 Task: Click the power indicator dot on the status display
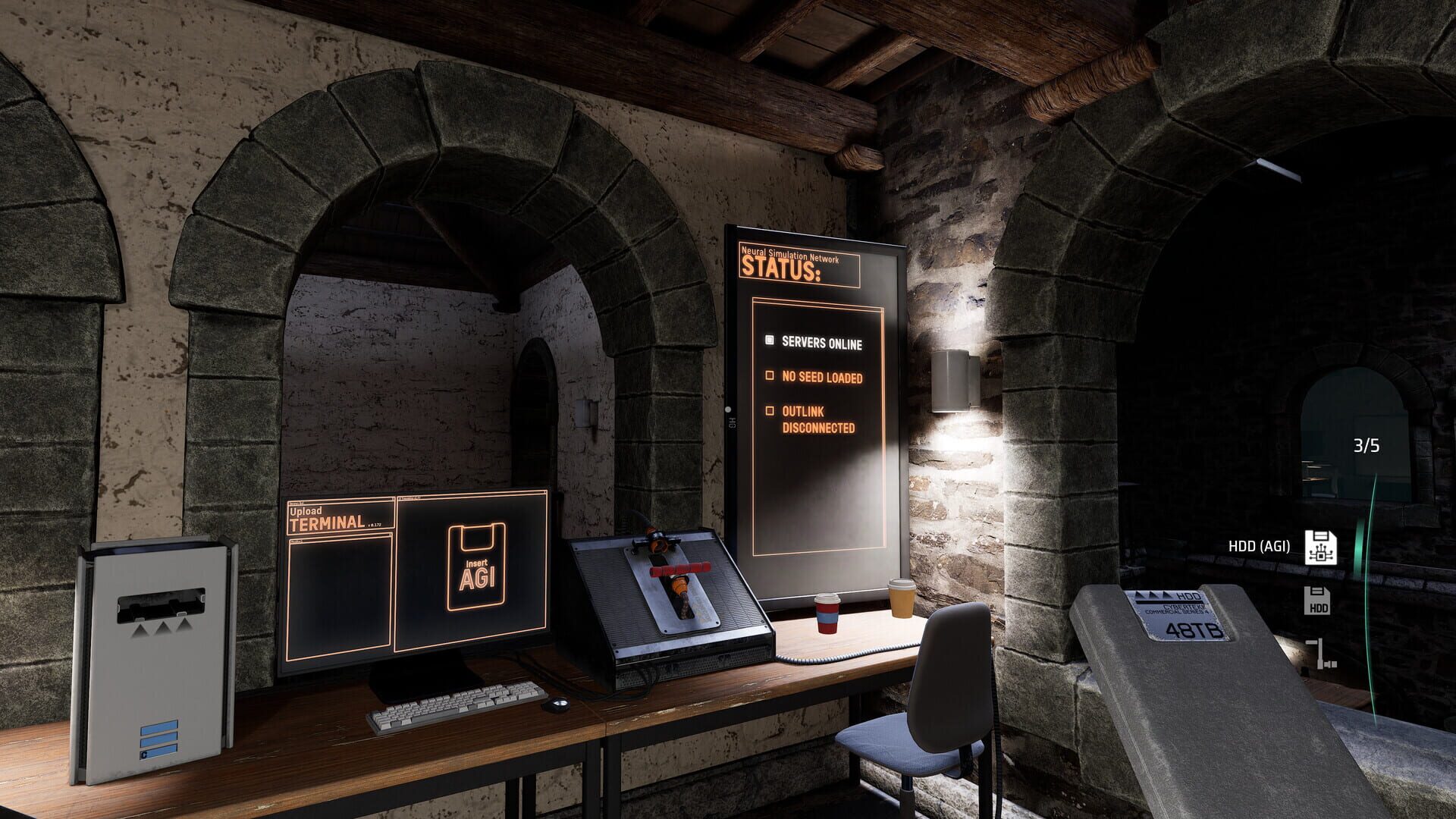coord(729,409)
